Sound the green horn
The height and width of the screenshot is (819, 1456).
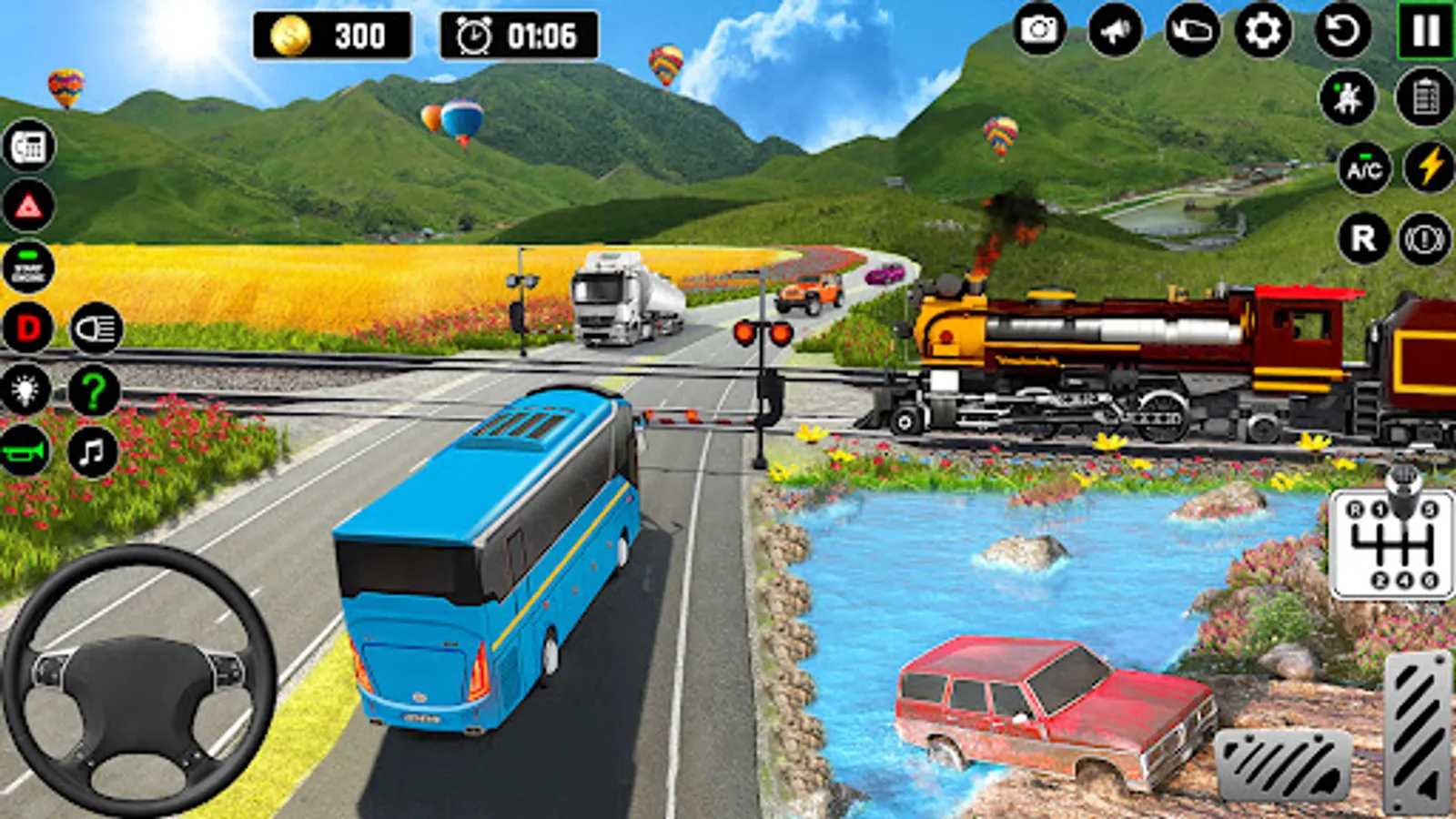tap(25, 450)
